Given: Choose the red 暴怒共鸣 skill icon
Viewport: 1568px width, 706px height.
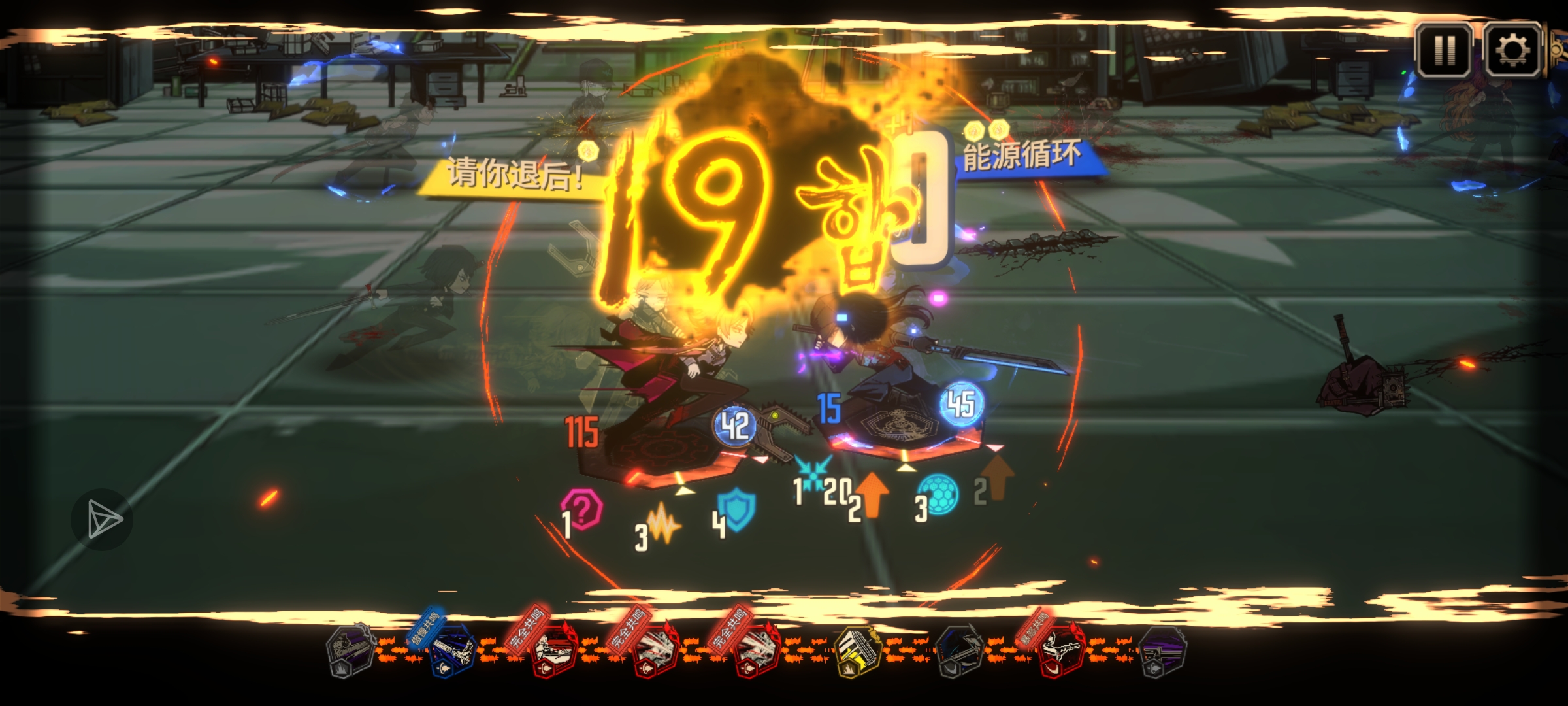Looking at the screenshot, I should pyautogui.click(x=1060, y=652).
